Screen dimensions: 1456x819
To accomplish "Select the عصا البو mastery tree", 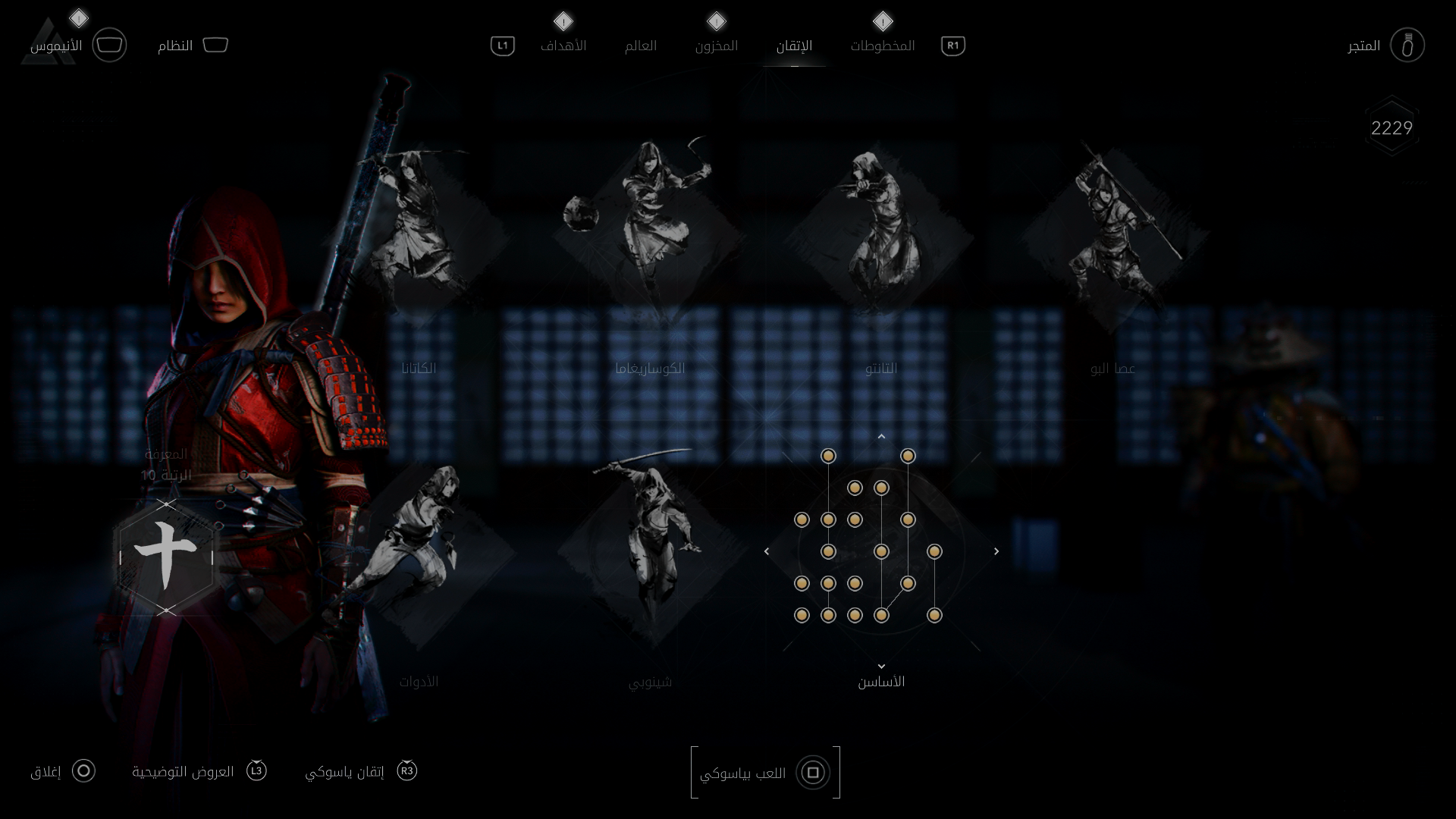I will click(x=1112, y=235).
